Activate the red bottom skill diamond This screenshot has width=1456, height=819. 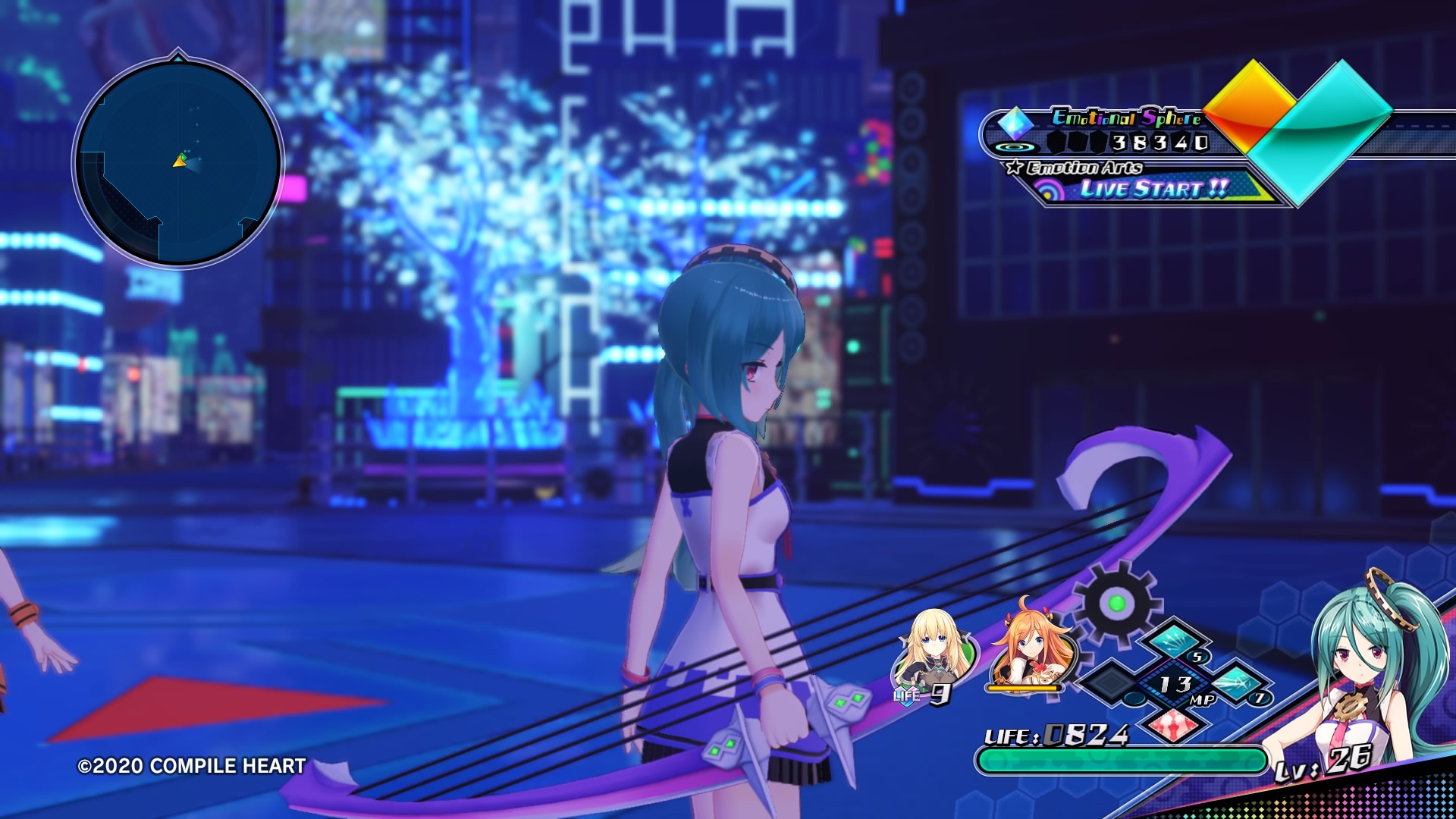point(1174,726)
